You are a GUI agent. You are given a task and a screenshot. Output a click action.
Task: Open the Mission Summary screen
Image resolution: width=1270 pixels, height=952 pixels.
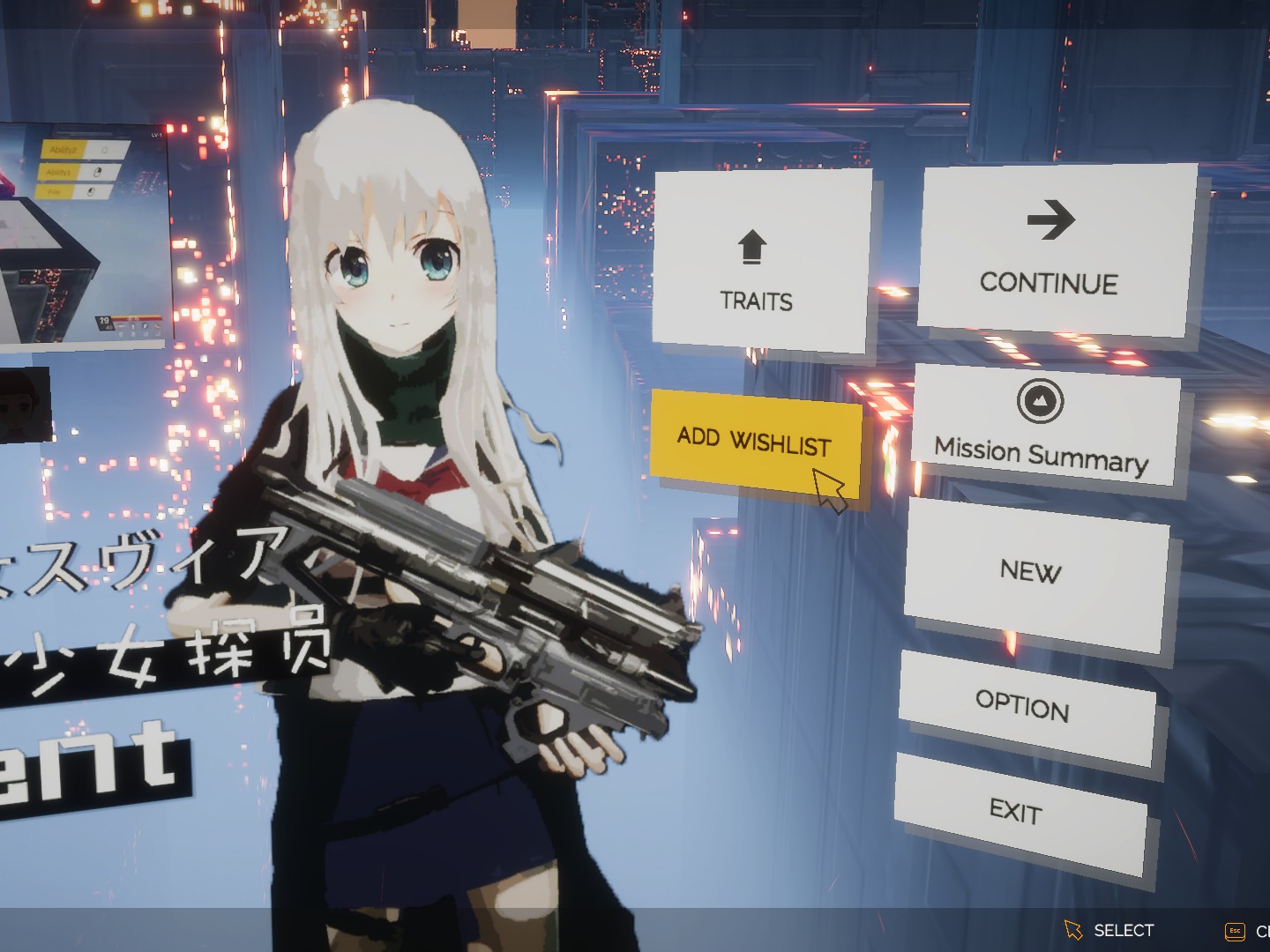(x=1042, y=451)
